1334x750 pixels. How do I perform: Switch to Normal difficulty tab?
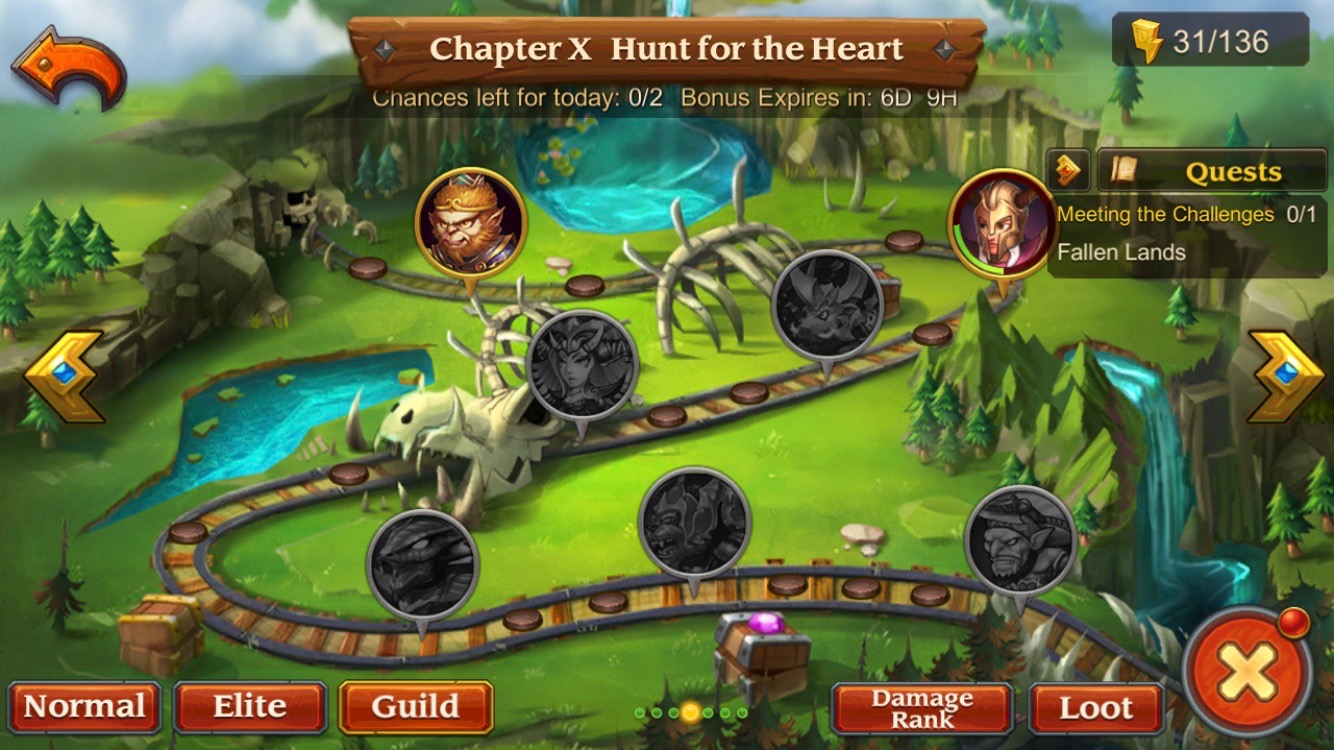coord(84,707)
